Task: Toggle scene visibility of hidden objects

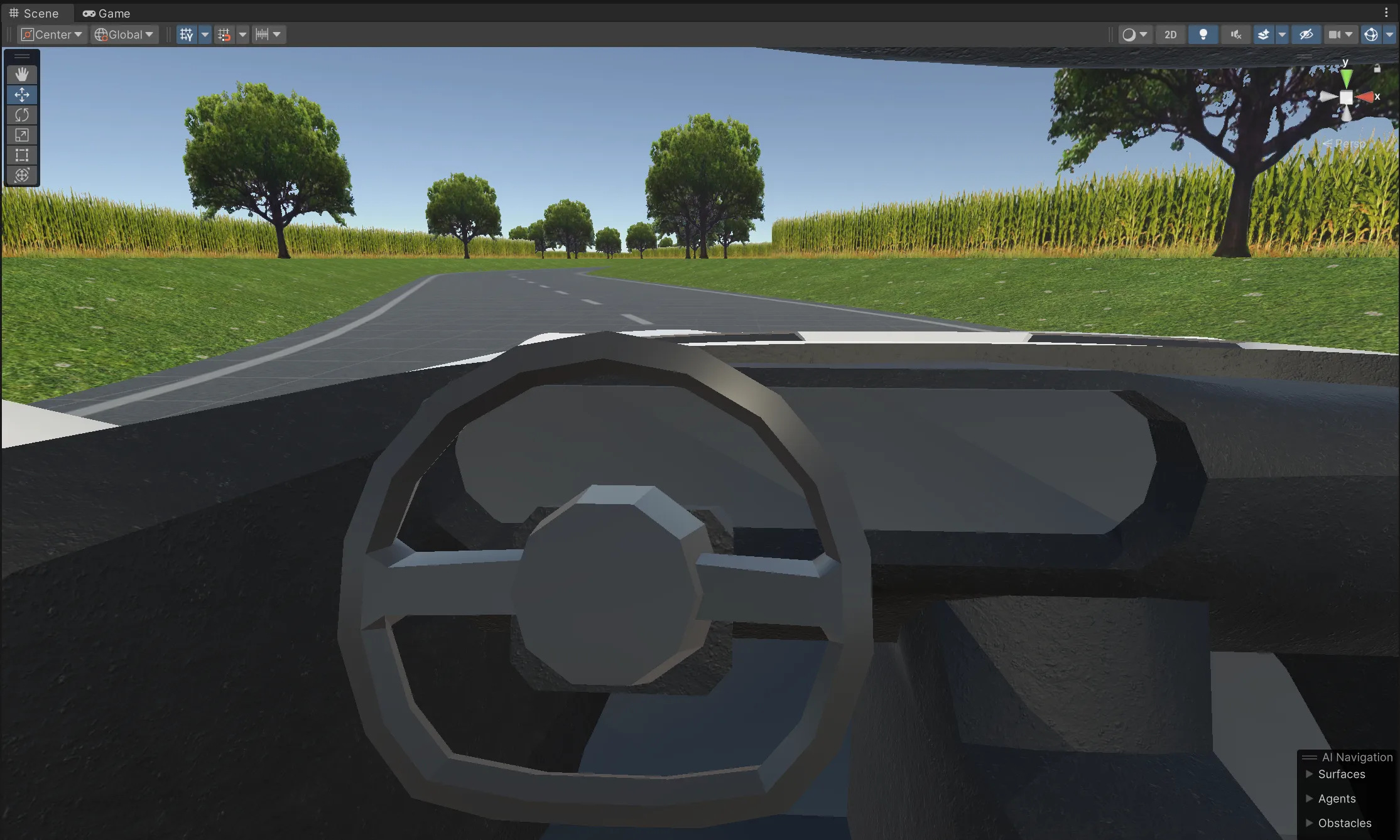Action: 1306,35
